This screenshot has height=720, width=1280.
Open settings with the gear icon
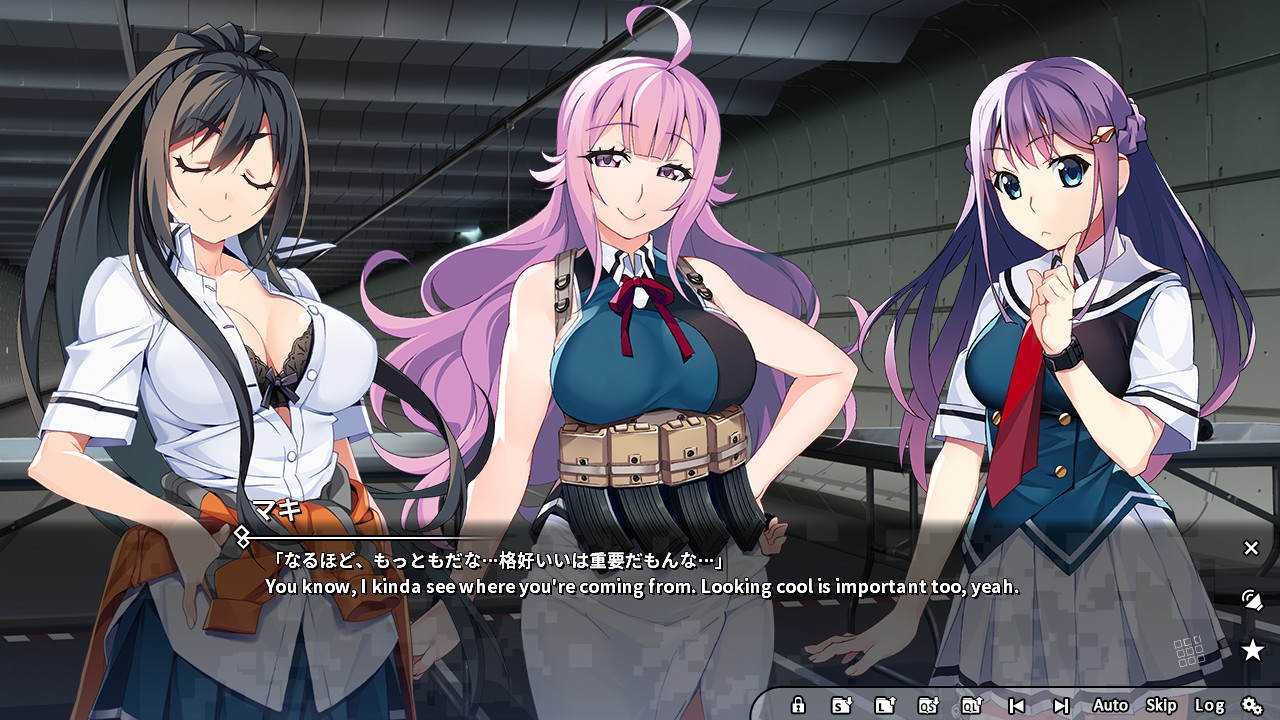pos(1253,705)
